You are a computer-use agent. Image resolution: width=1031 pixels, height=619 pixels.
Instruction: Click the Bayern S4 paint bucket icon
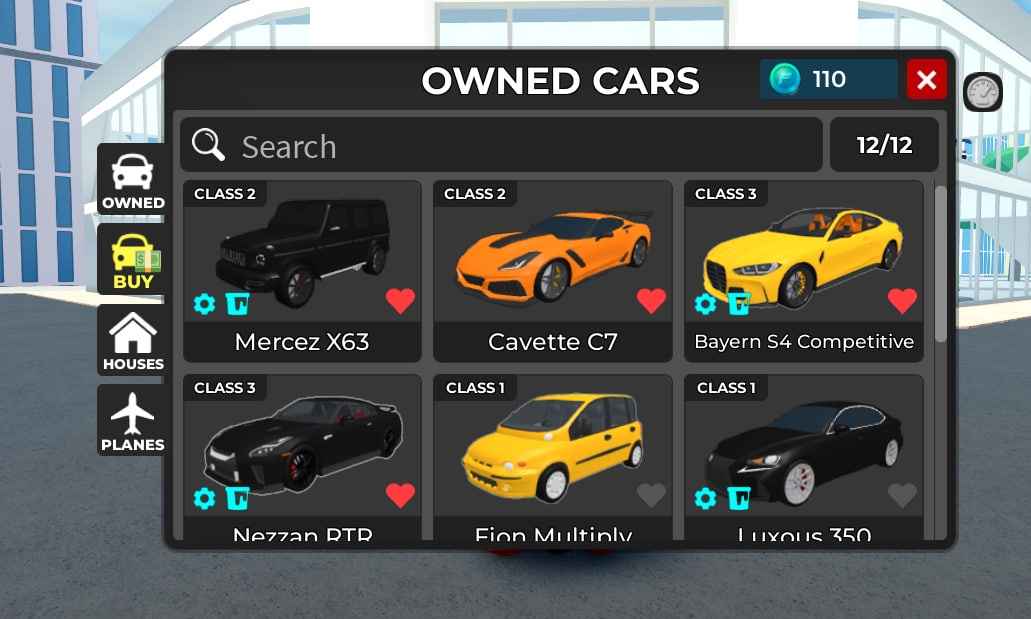(x=739, y=304)
